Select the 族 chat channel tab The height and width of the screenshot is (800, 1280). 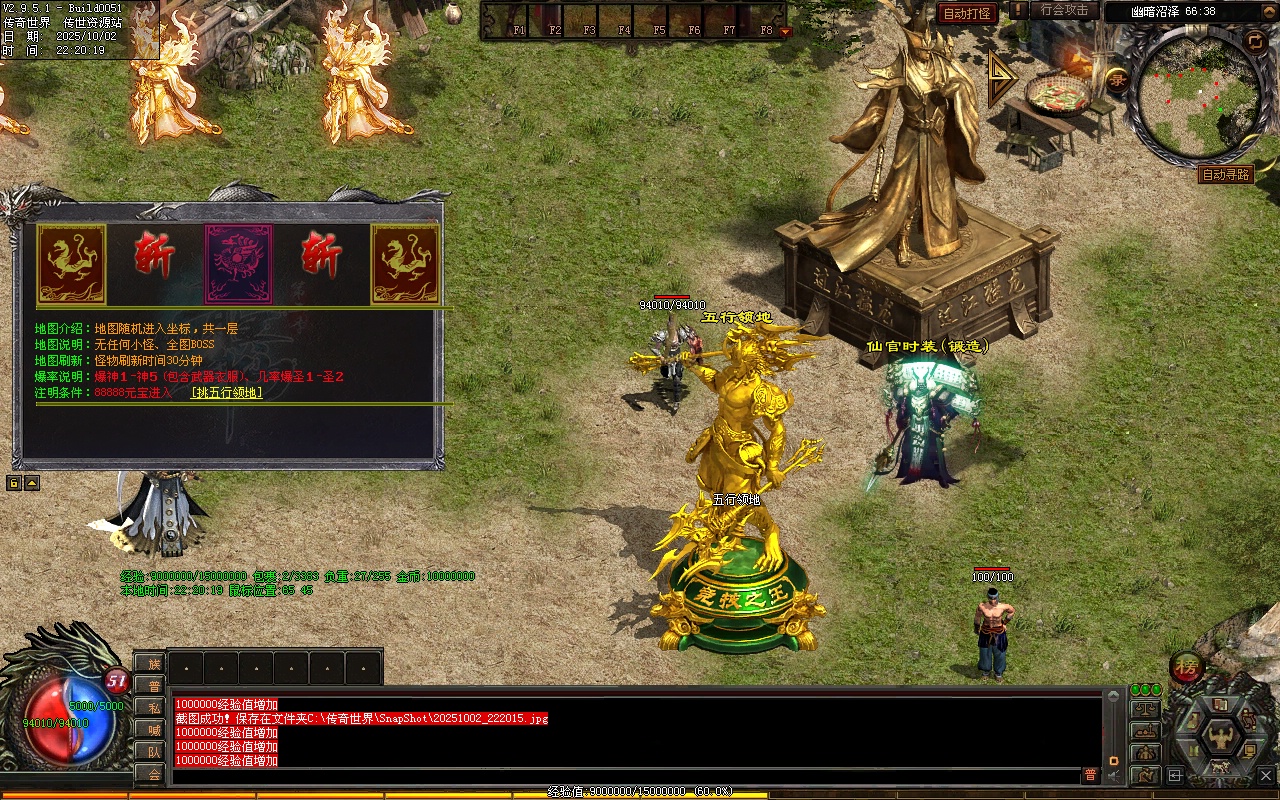point(151,664)
